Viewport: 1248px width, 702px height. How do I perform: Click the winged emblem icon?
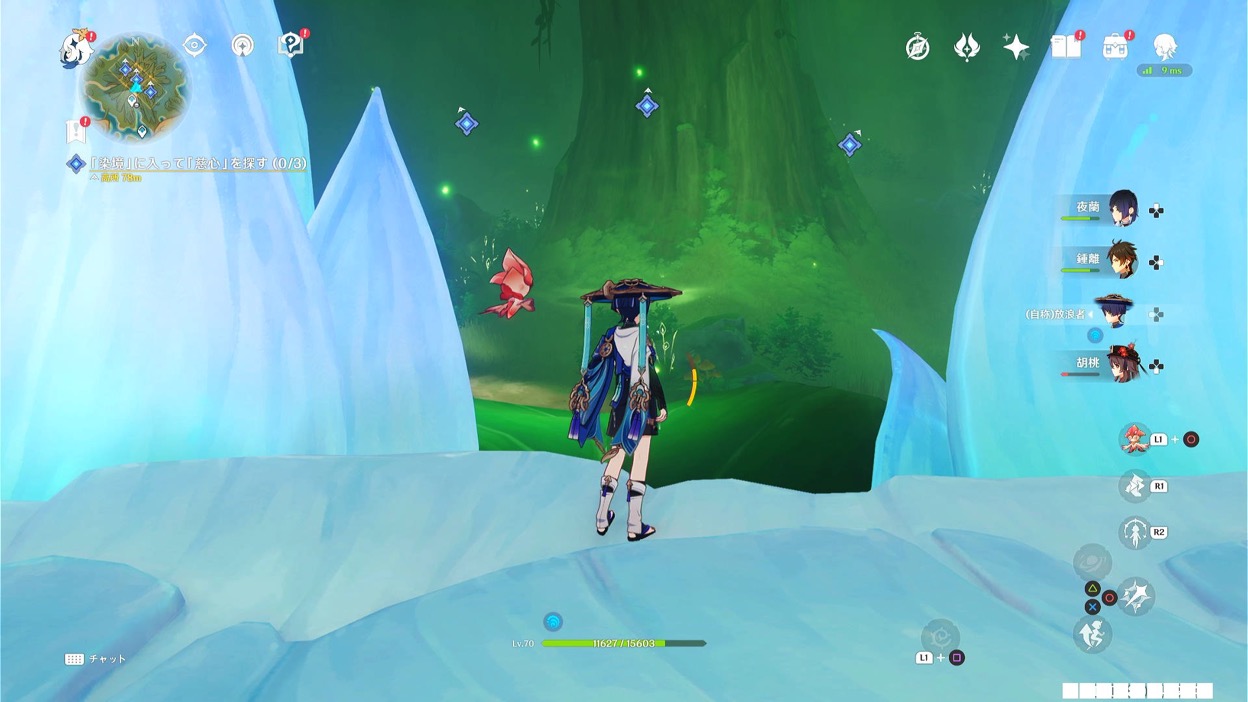(x=966, y=47)
